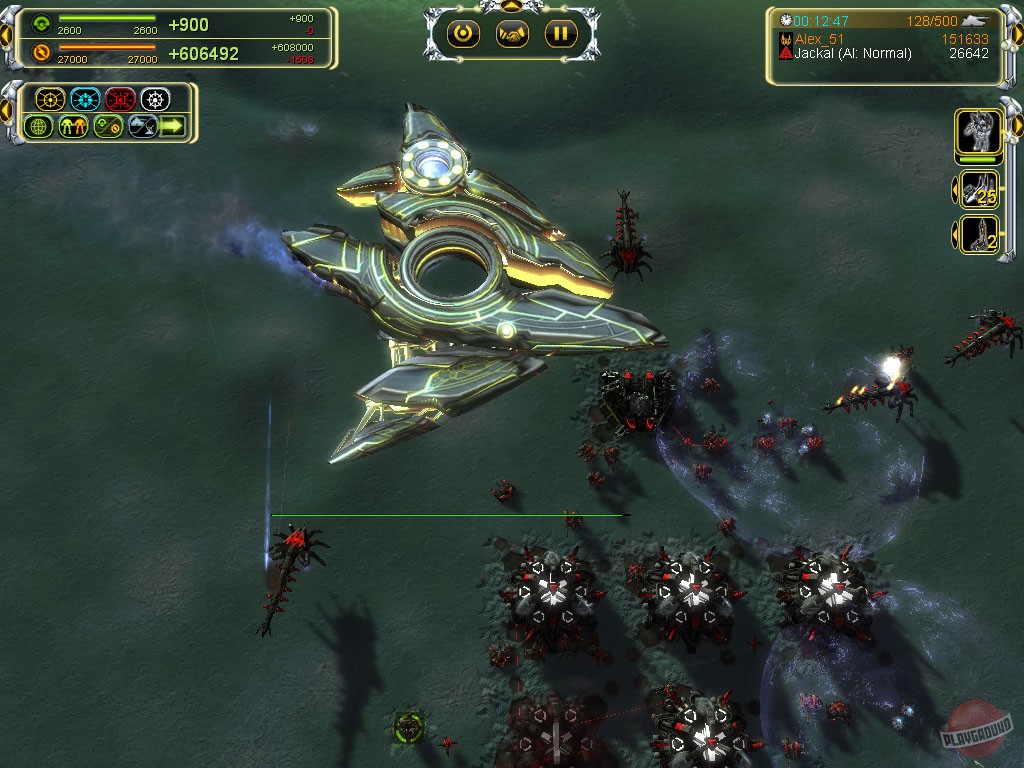The height and width of the screenshot is (768, 1024).
Task: Expand the 25-unit group with its side arrow
Action: click(x=953, y=189)
